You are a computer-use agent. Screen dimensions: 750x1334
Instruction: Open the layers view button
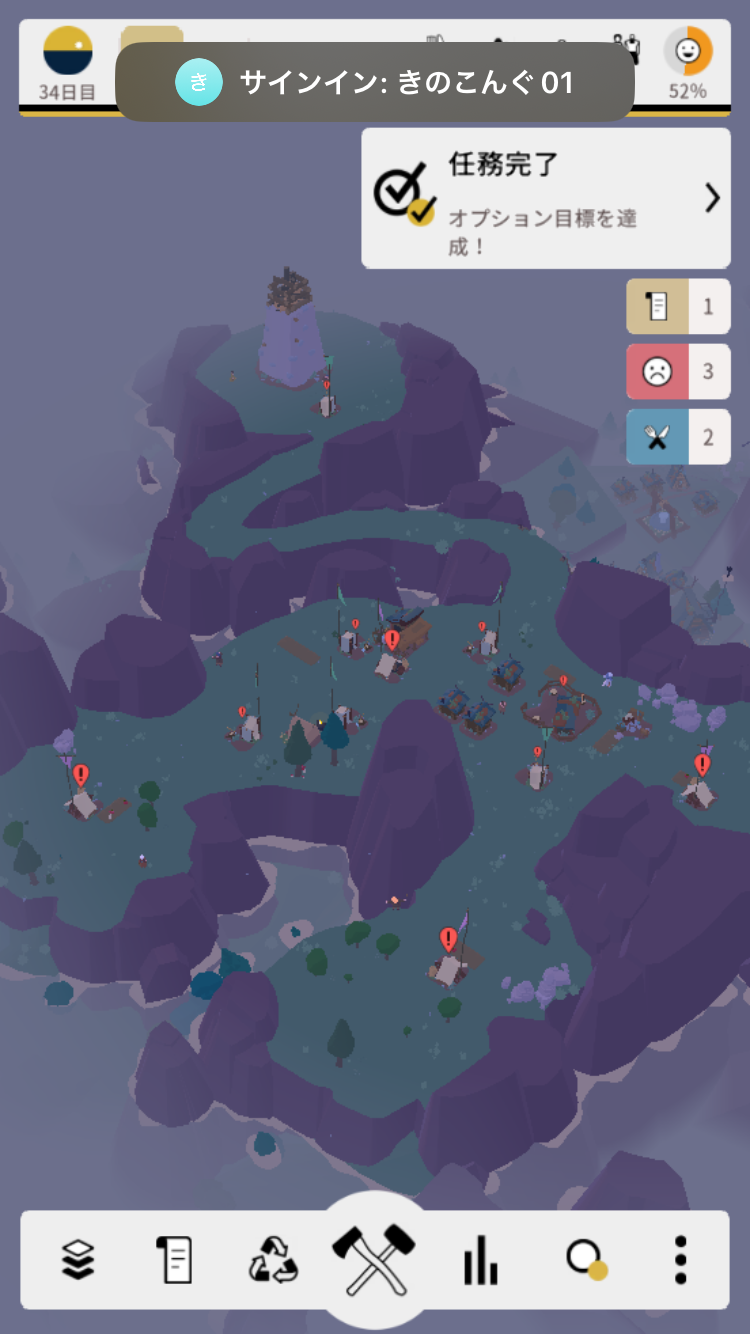pyautogui.click(x=78, y=1259)
